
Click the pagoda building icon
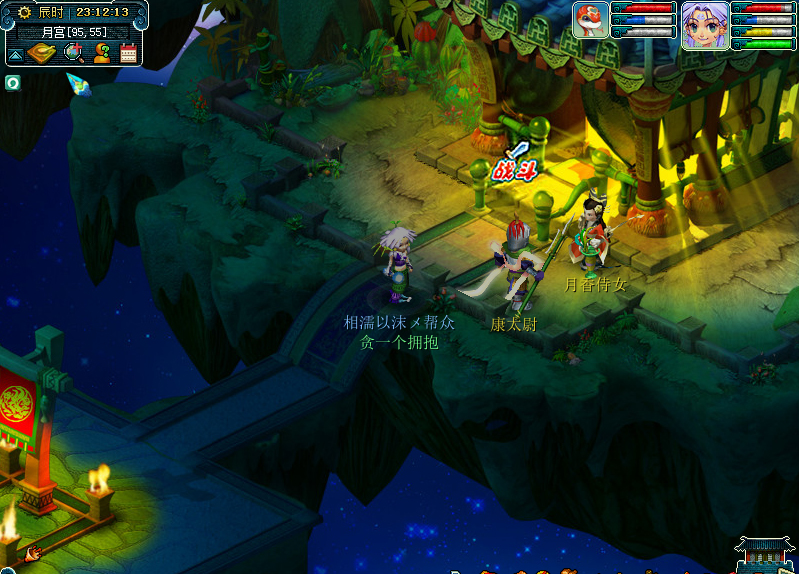pos(764,554)
